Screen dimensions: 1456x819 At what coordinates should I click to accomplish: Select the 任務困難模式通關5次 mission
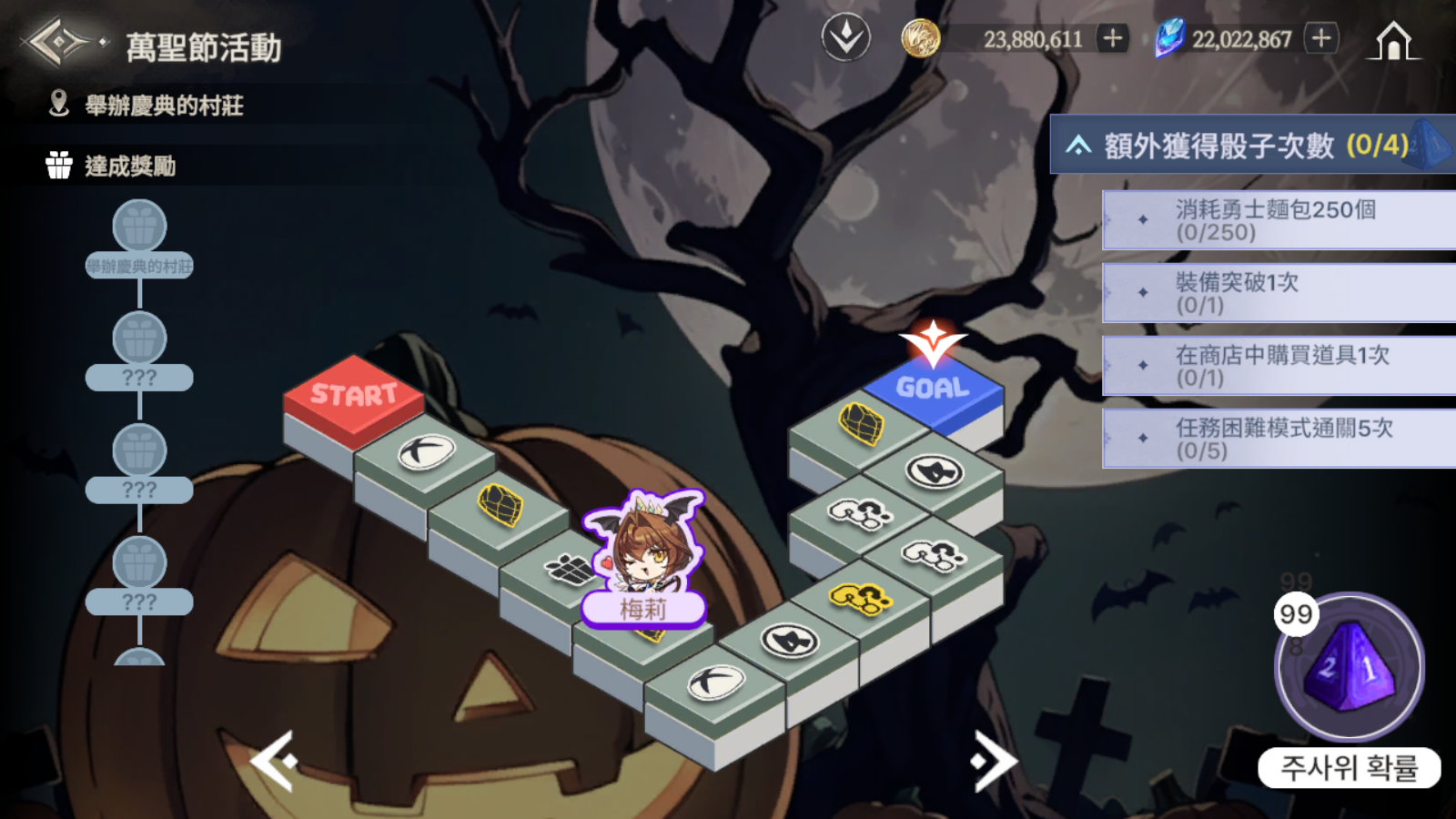point(1278,439)
